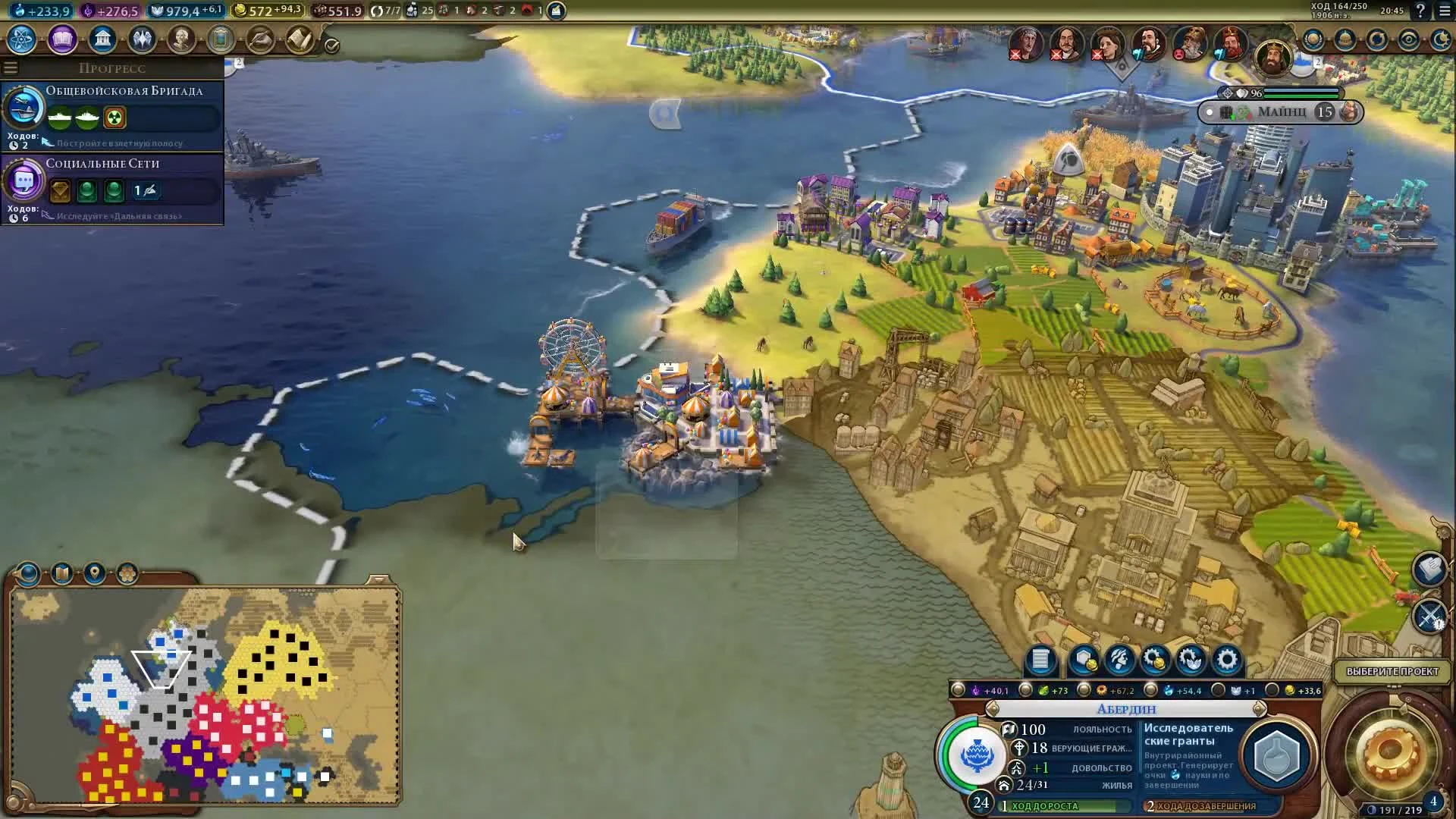Image resolution: width=1456 pixels, height=819 pixels.
Task: Click the gear production icon on the Абердин panel
Action: 1226,659
